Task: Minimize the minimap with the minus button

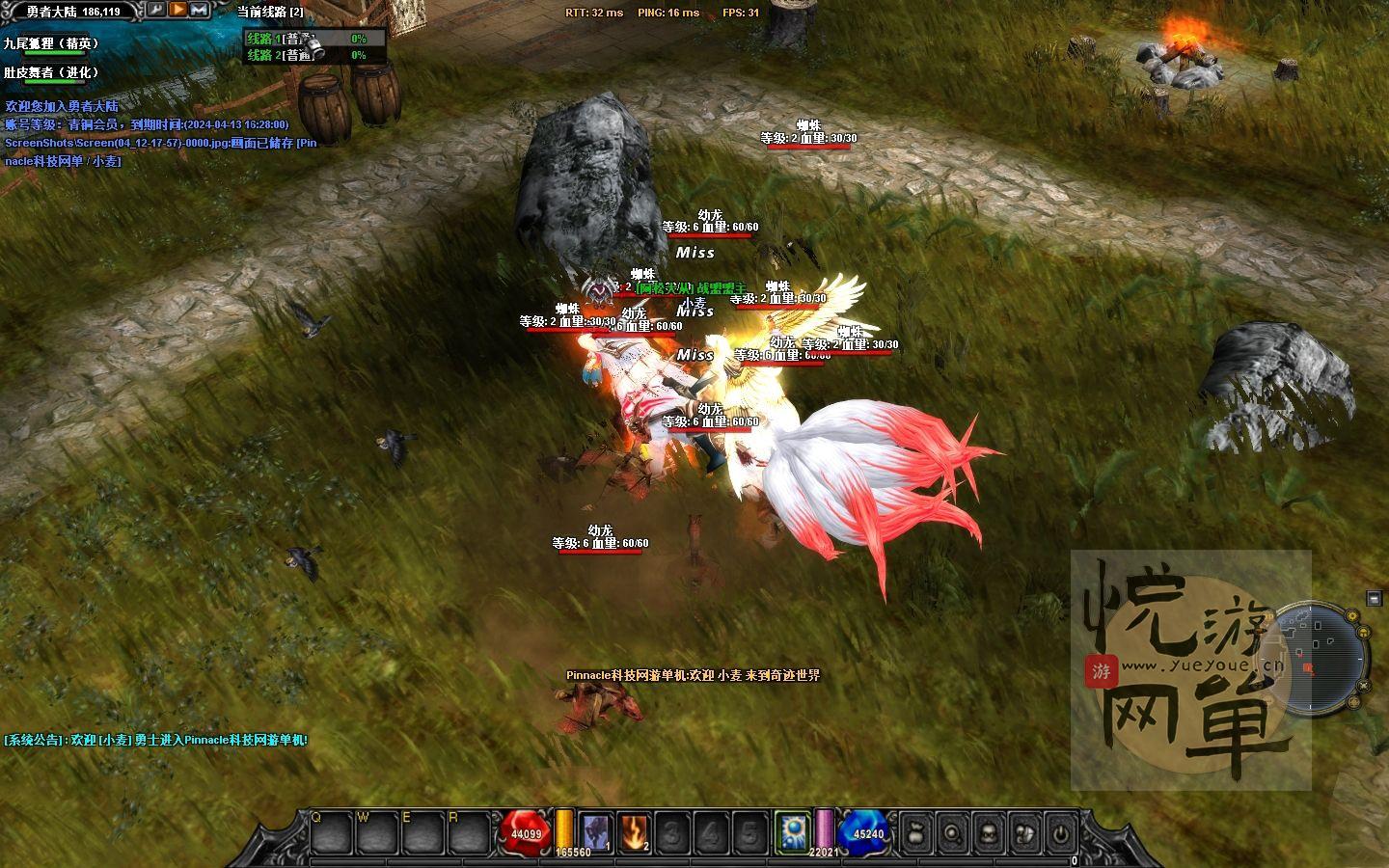Action: [1375, 599]
